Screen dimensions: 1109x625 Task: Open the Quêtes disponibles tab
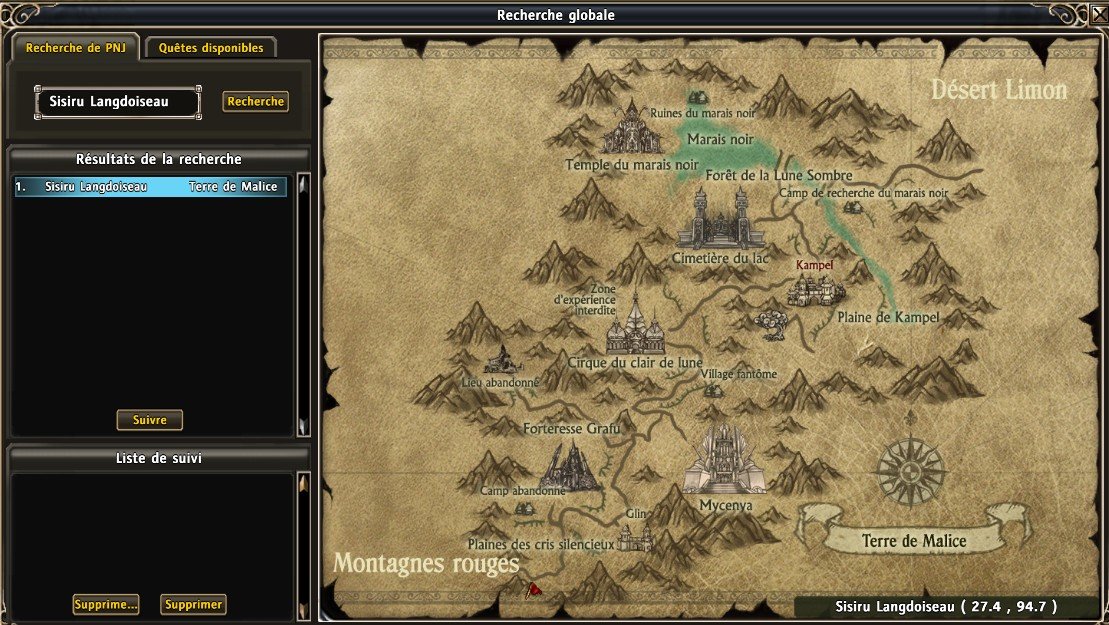[x=210, y=48]
